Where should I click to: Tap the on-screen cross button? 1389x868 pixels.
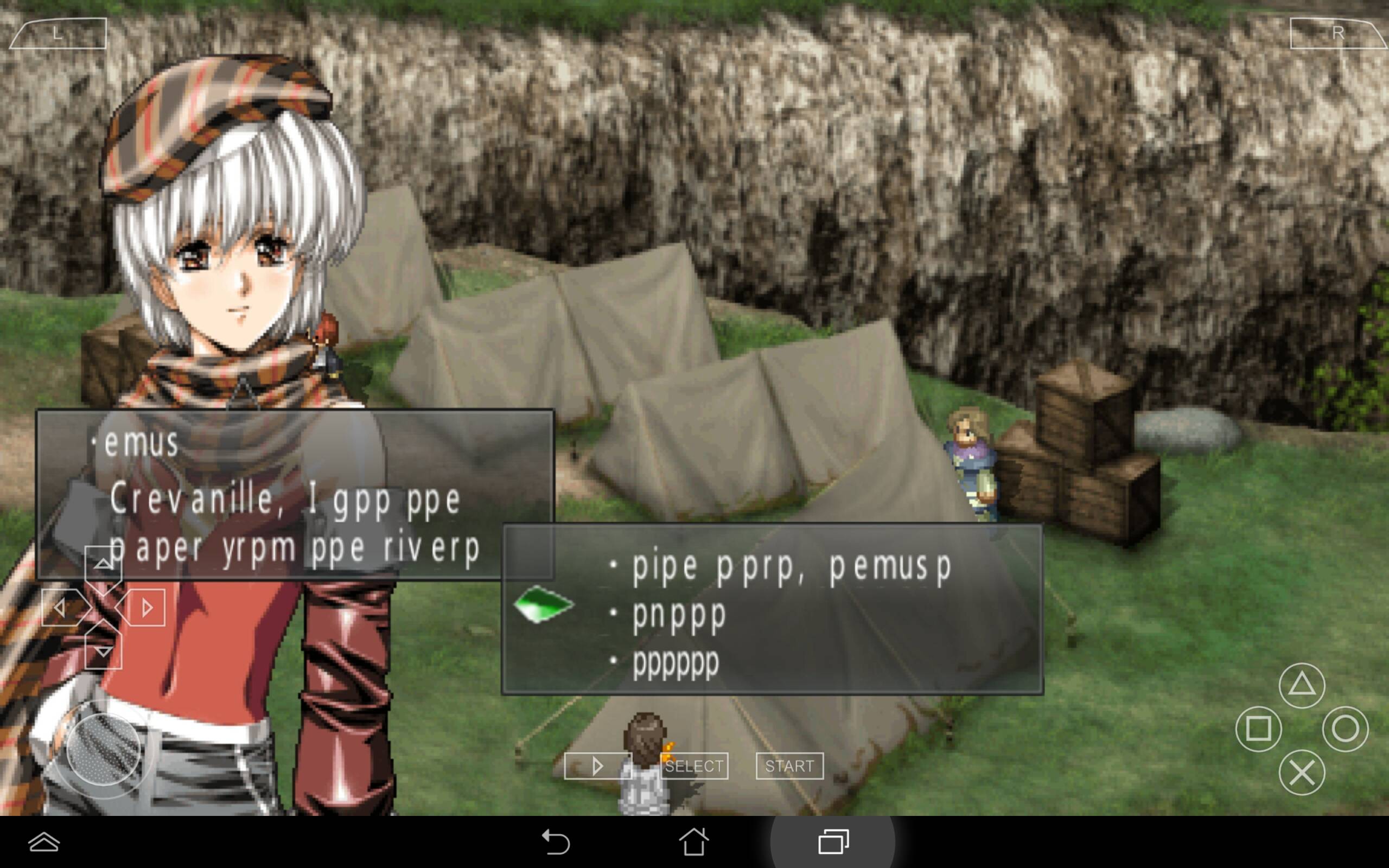pyautogui.click(x=1301, y=773)
